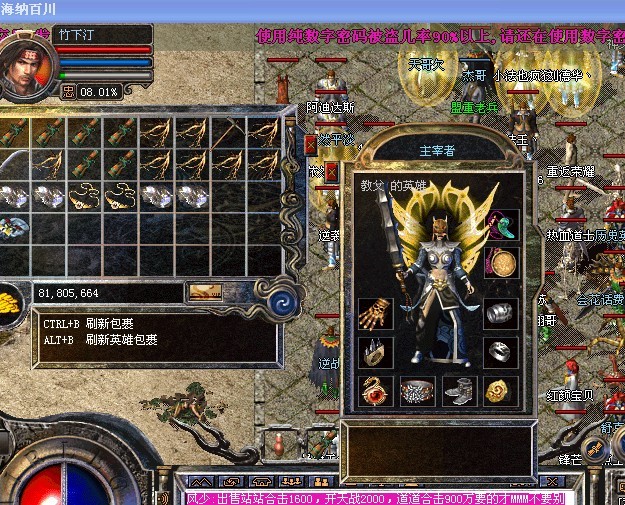Click the golden dragon ring slot
Screen dimensions: 625x505
[501, 390]
